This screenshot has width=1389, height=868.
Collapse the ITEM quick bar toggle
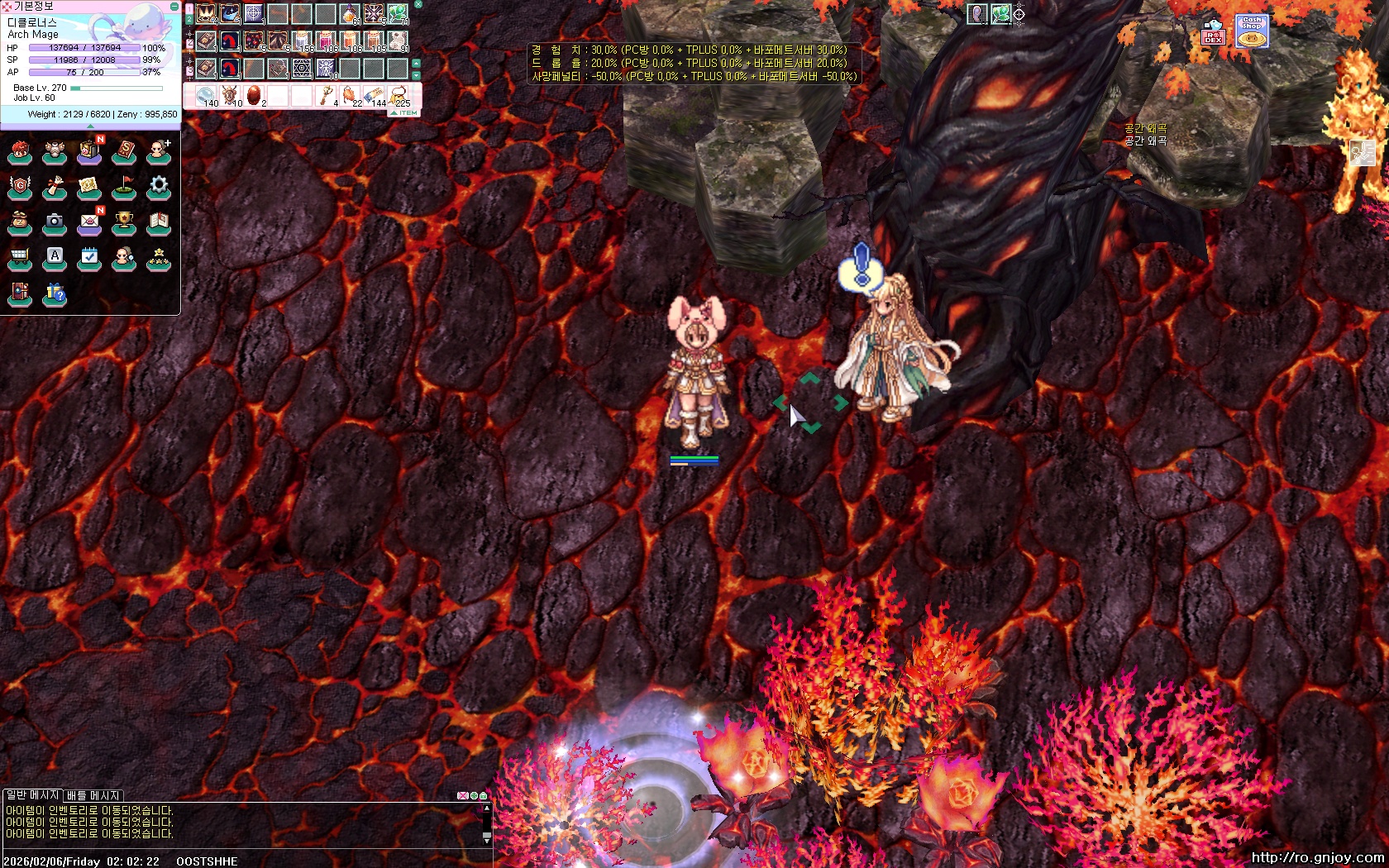[405, 112]
